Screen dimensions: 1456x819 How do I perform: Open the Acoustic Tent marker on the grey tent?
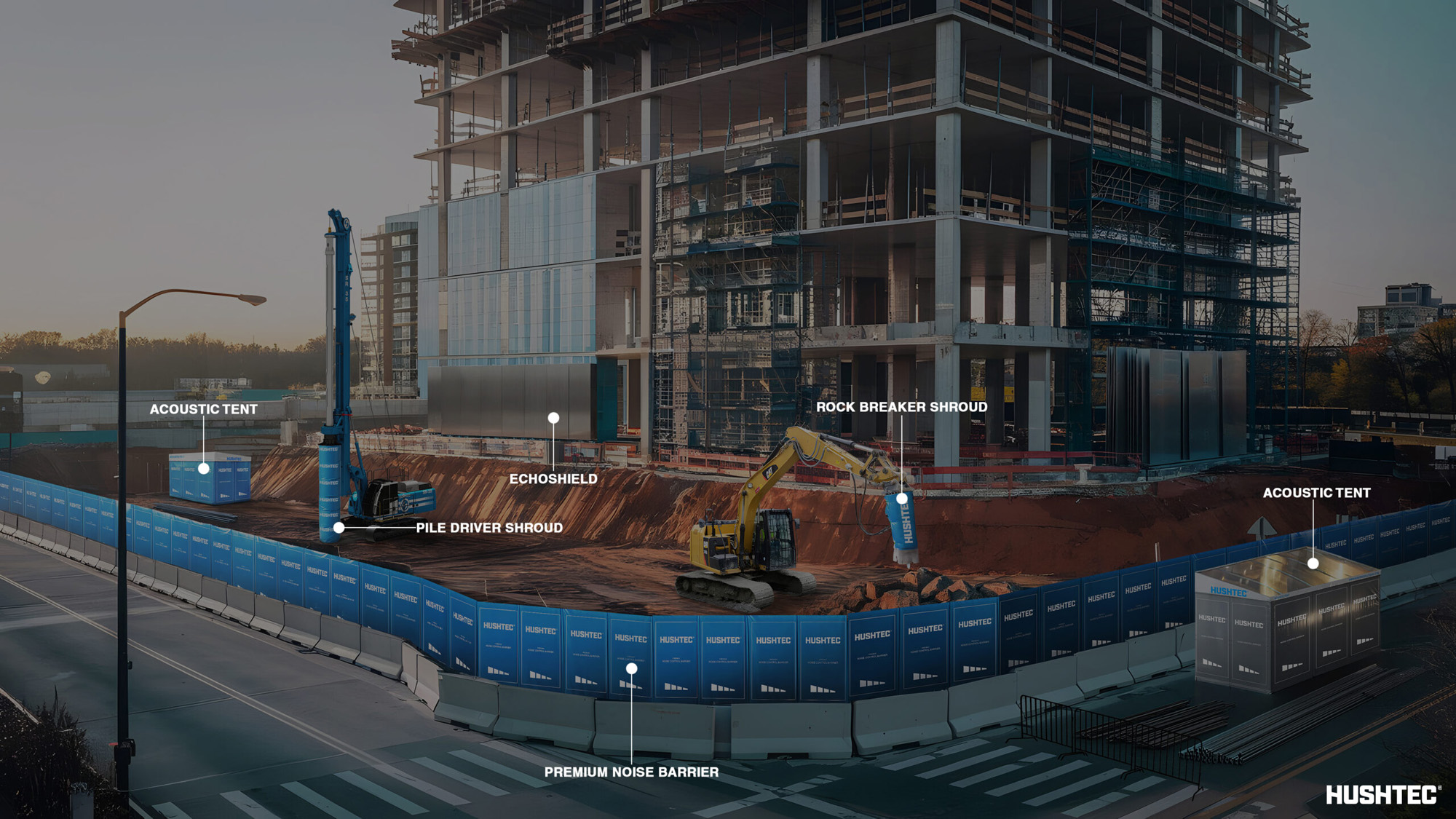(x=1313, y=563)
